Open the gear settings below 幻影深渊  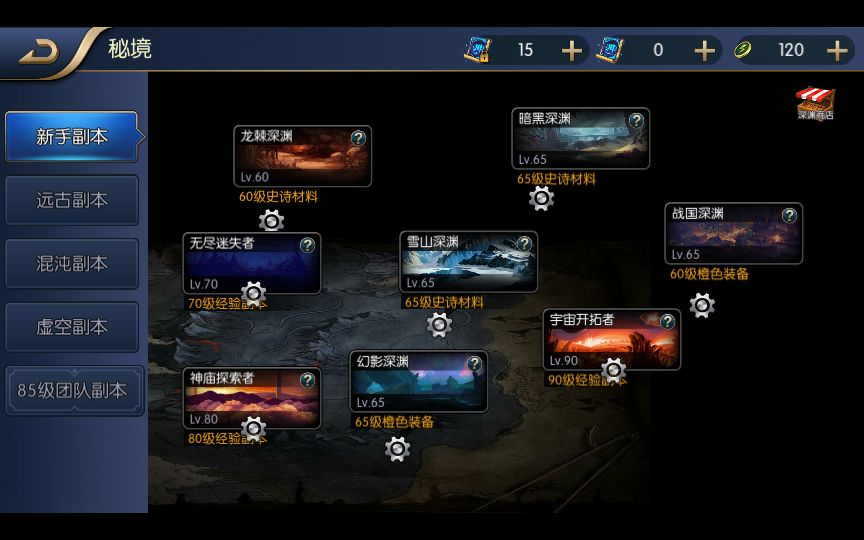pyautogui.click(x=397, y=449)
